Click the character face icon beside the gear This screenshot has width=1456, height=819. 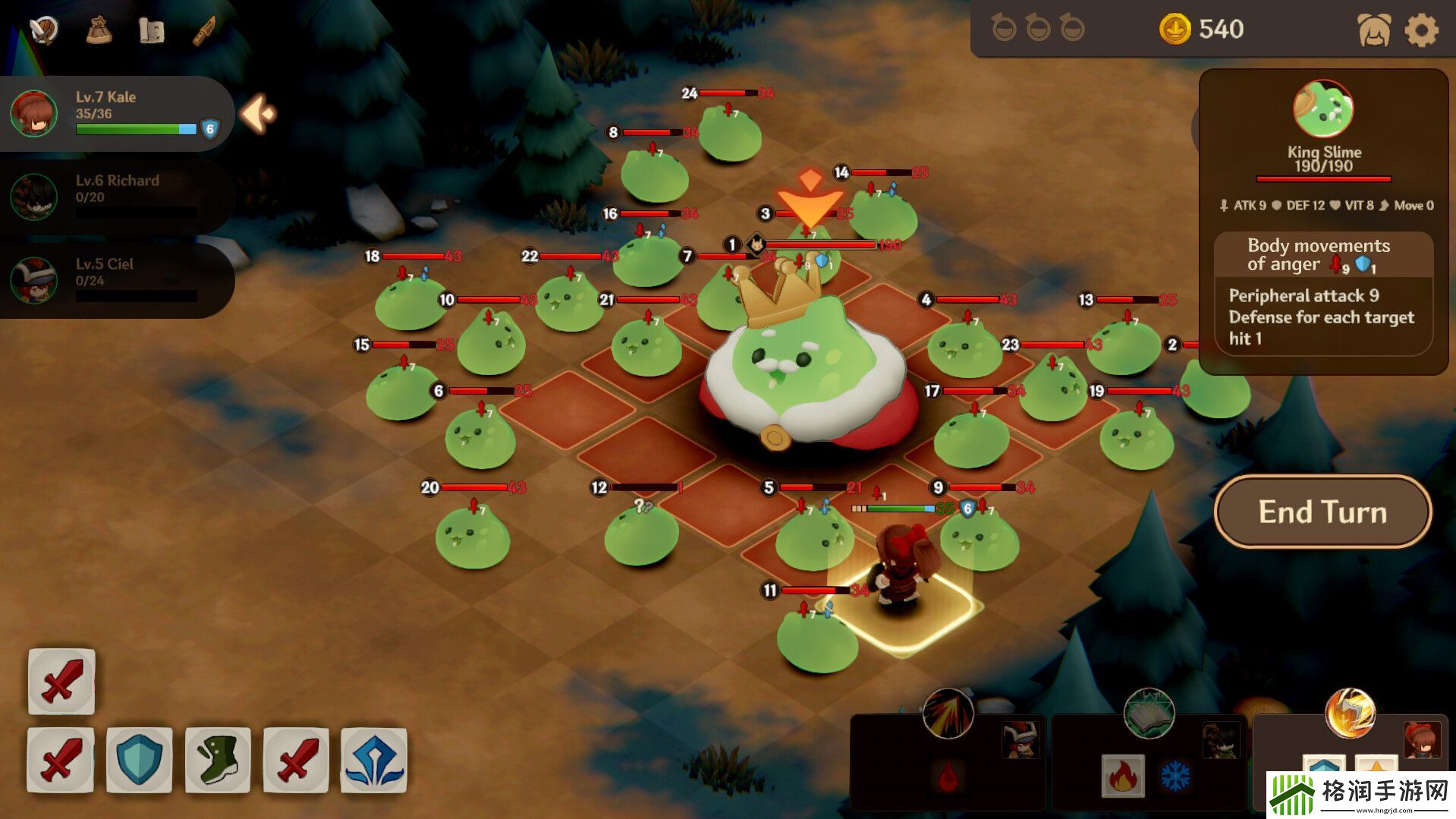click(x=1373, y=30)
